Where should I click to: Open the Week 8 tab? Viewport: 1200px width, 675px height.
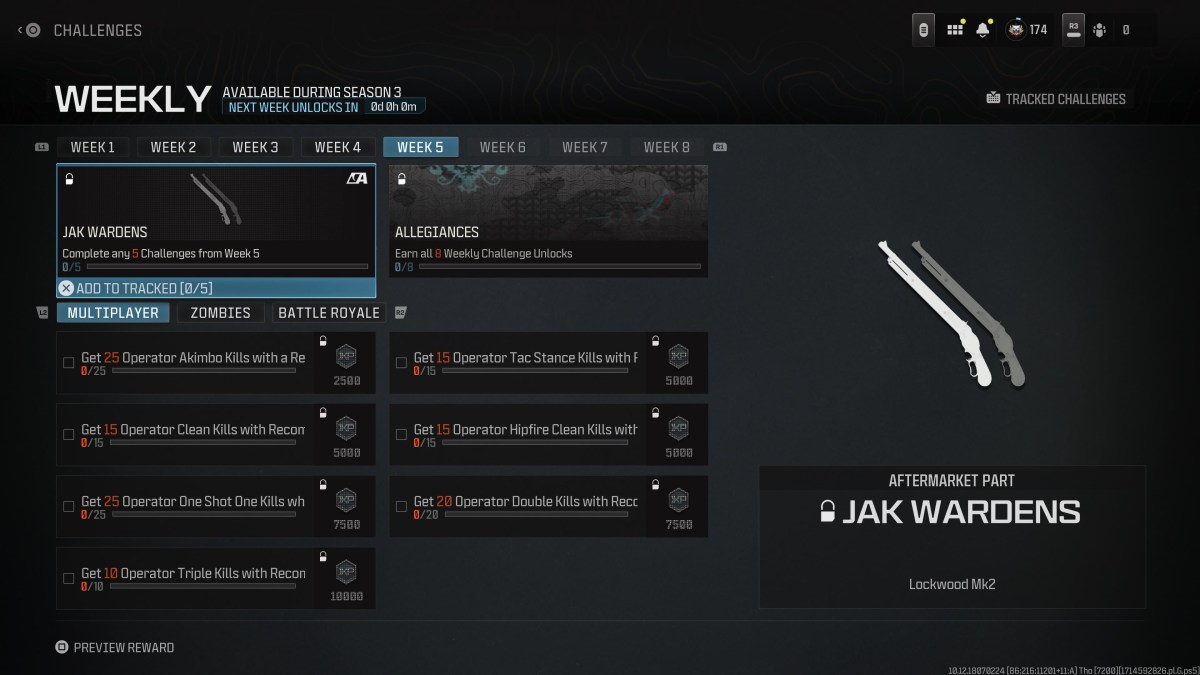666,147
